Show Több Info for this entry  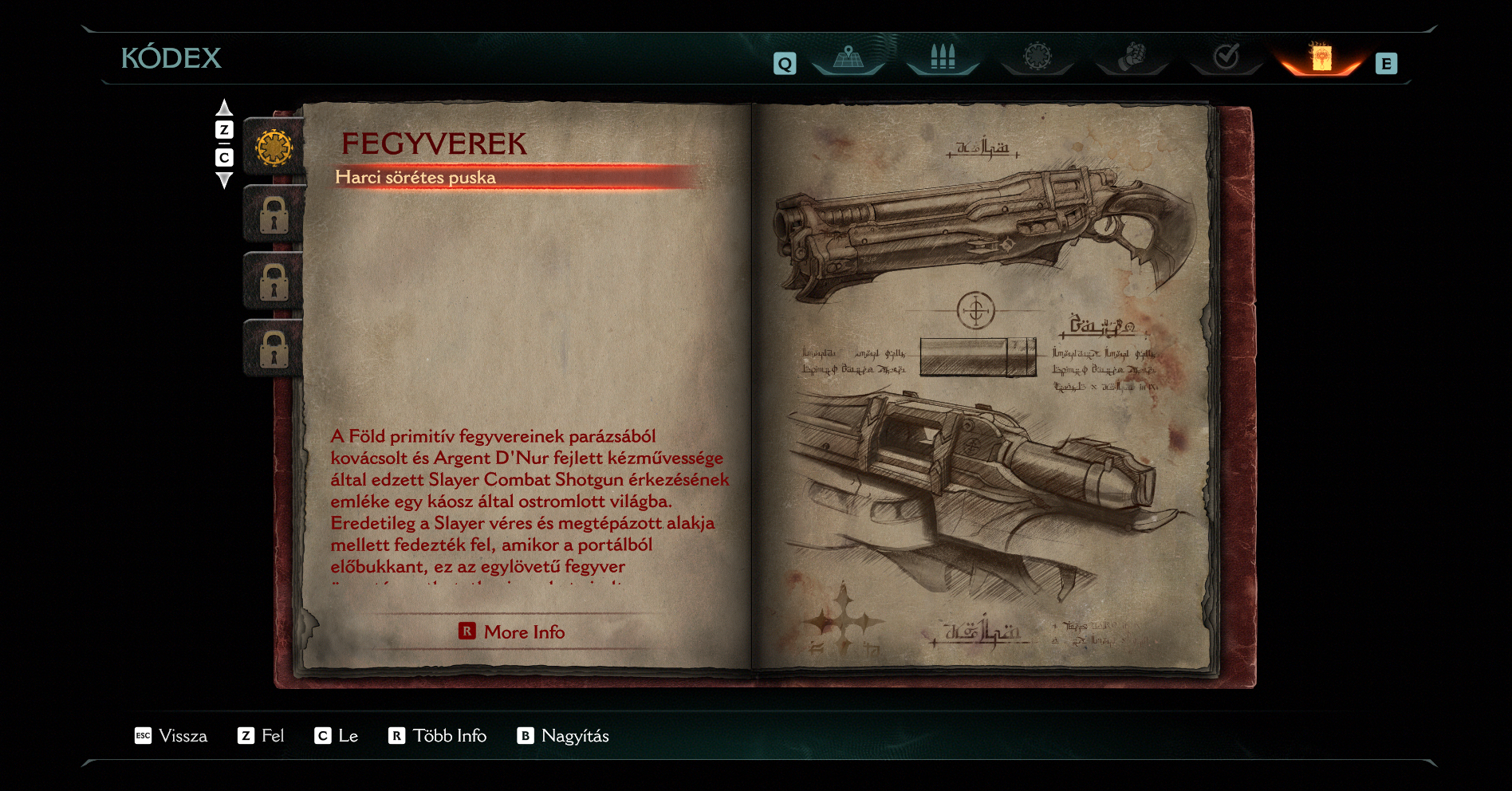(438, 736)
